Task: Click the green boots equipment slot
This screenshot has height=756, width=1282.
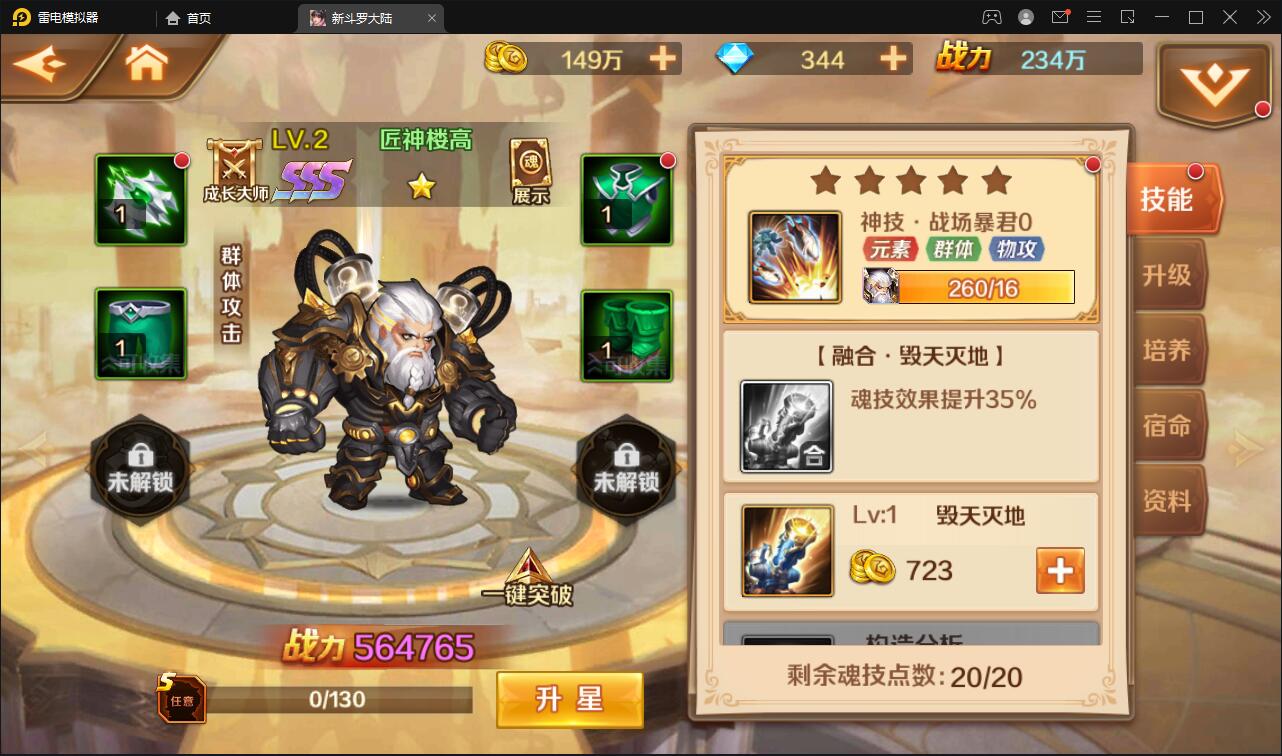Action: (x=628, y=335)
